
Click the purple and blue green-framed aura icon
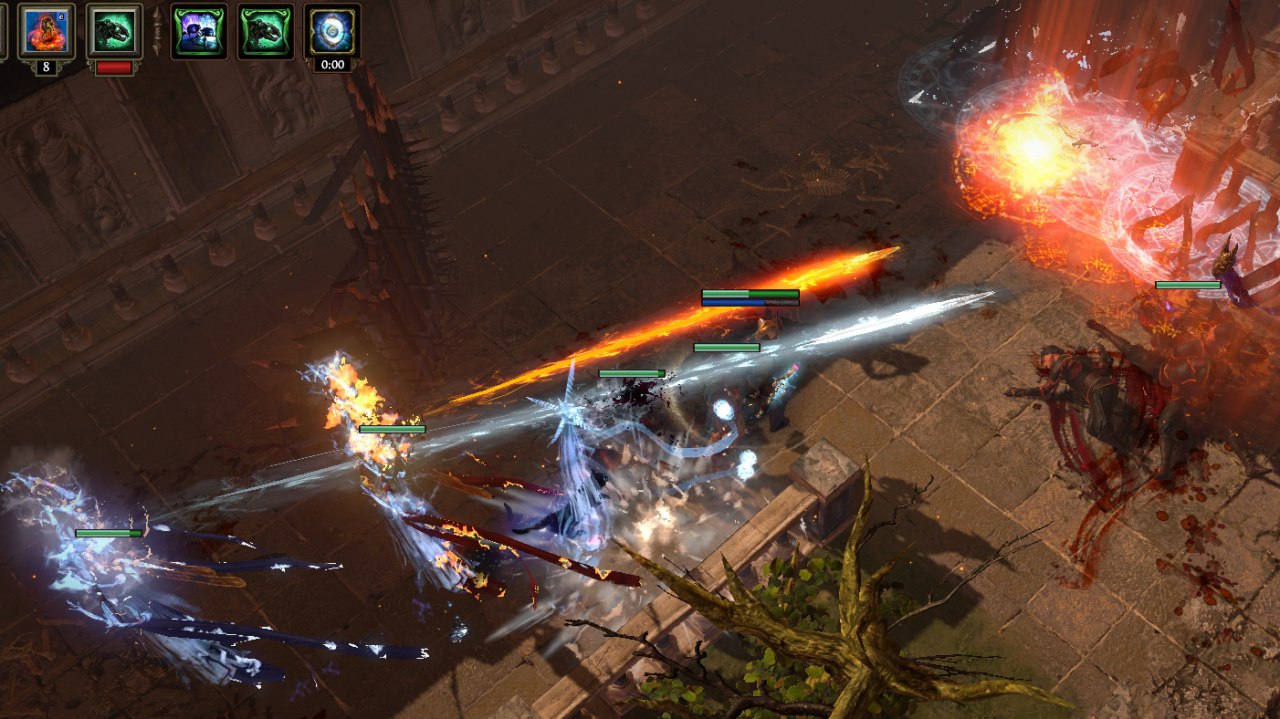[199, 31]
